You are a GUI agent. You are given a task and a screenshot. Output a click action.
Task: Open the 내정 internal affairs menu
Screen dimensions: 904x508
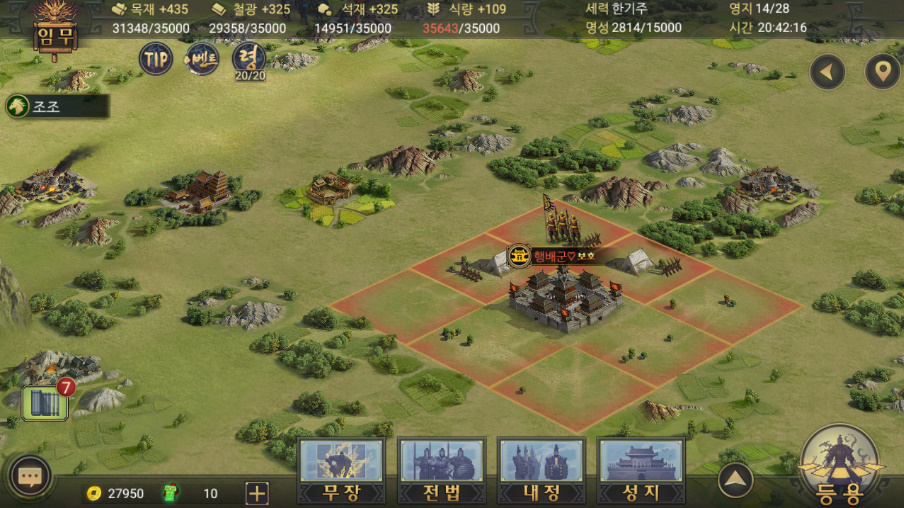click(x=541, y=471)
